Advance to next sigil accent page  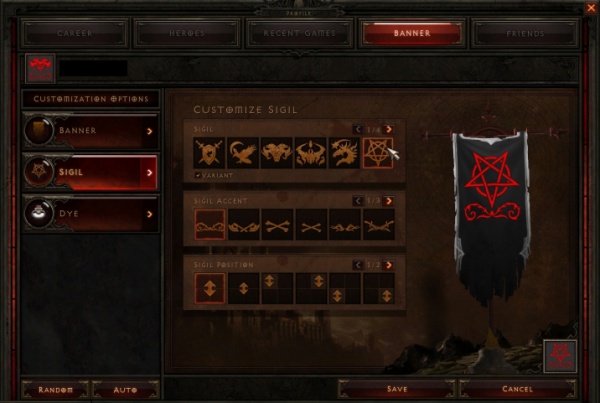[x=389, y=201]
